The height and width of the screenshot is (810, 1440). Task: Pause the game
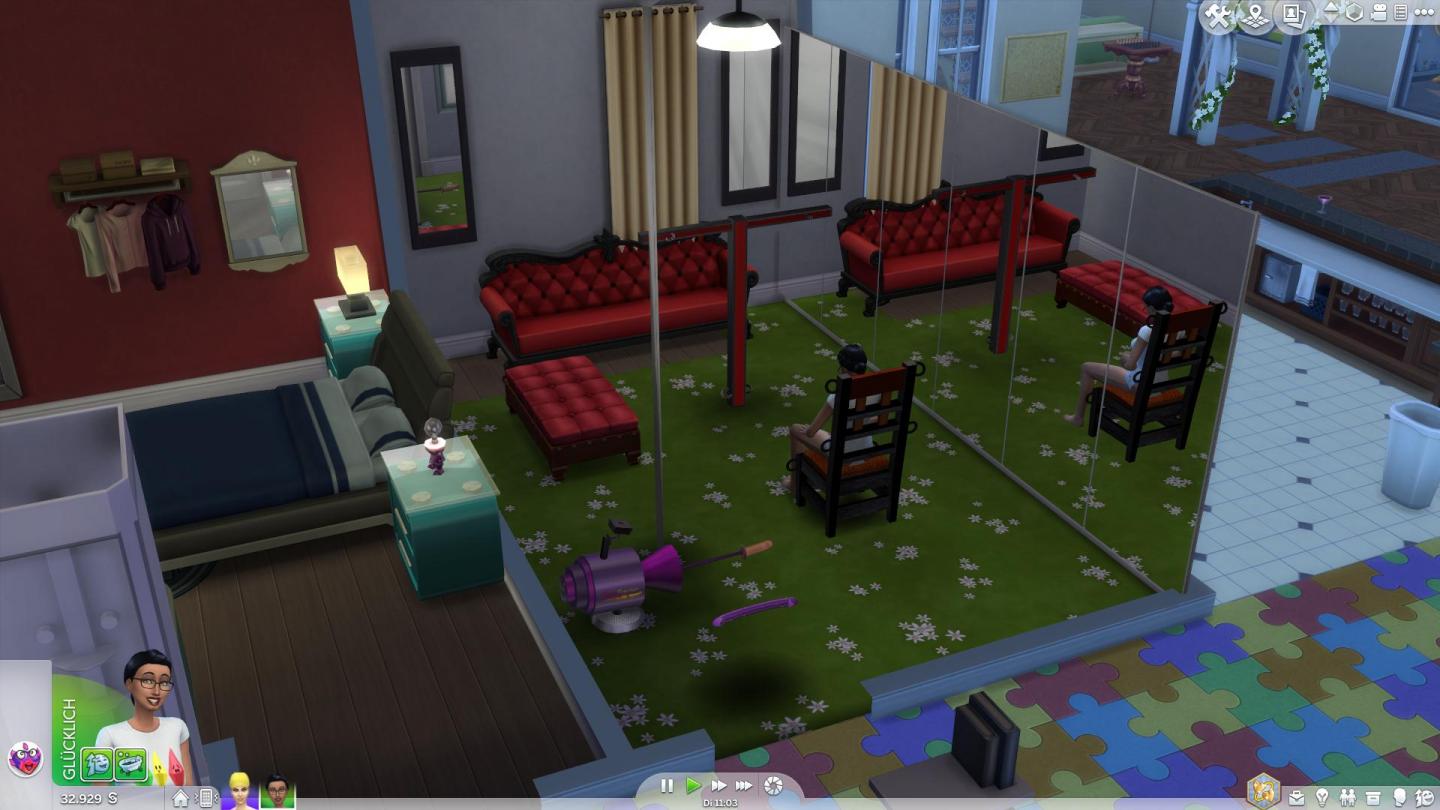667,786
